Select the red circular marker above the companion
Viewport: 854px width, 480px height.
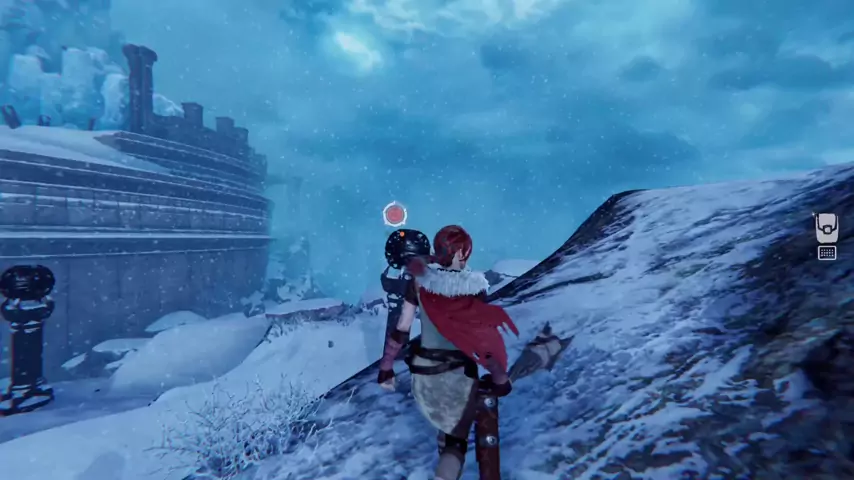(x=395, y=214)
